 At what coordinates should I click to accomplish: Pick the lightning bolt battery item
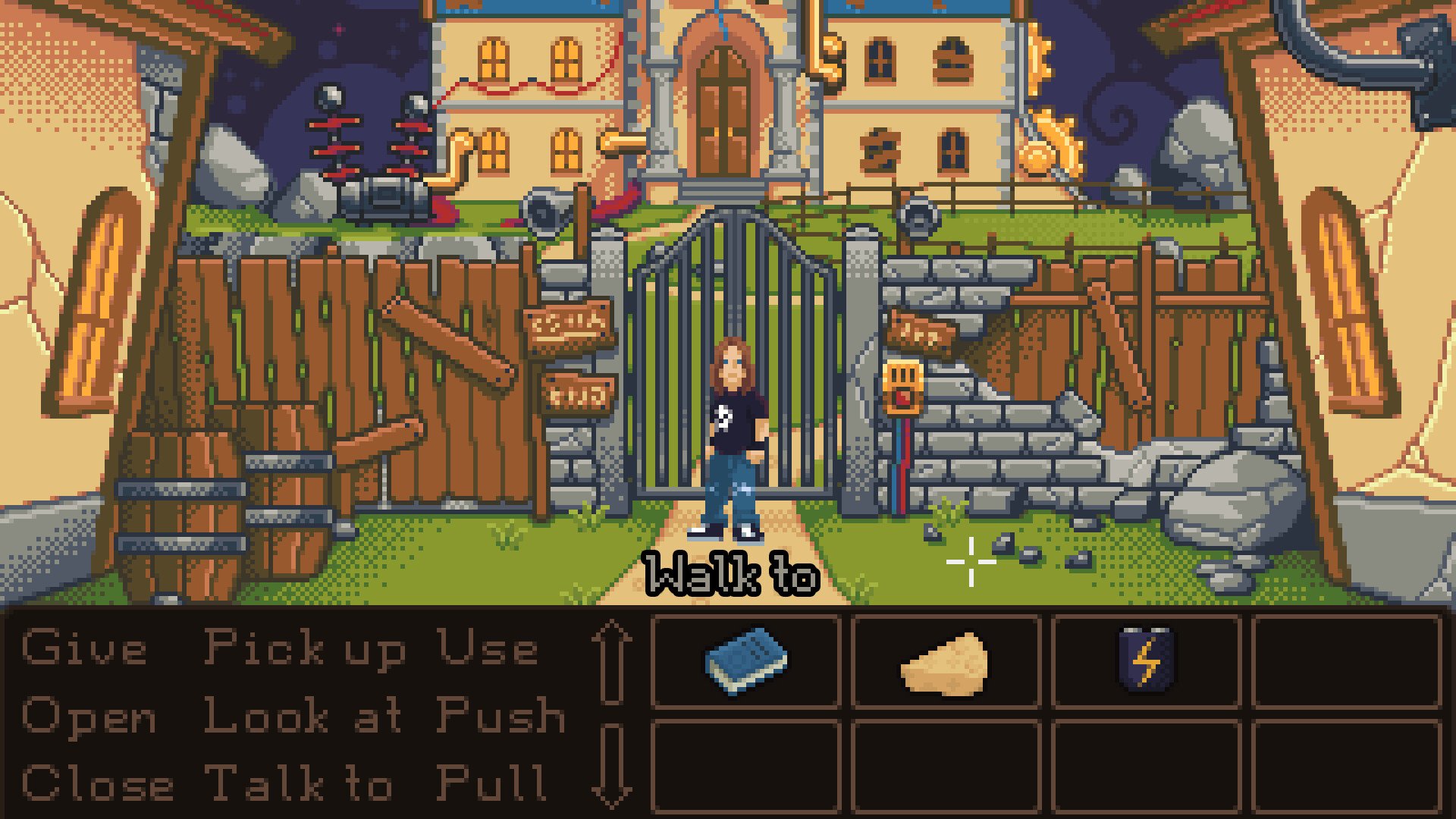coord(1146,661)
